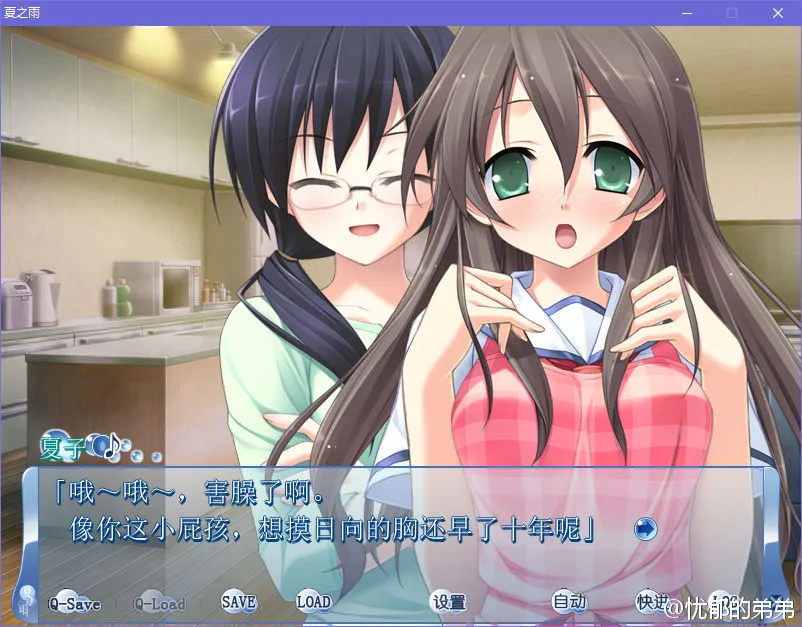The height and width of the screenshot is (627, 802).
Task: Open the LOAD menu
Action: coord(313,602)
